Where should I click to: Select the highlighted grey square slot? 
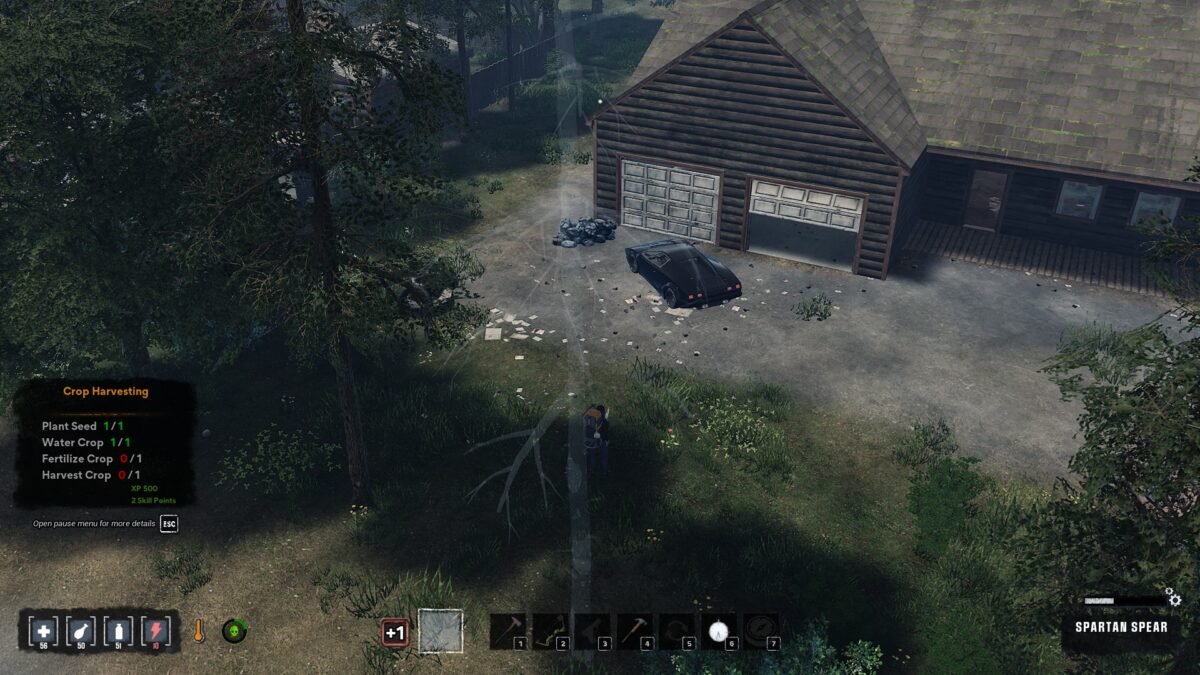pos(440,631)
